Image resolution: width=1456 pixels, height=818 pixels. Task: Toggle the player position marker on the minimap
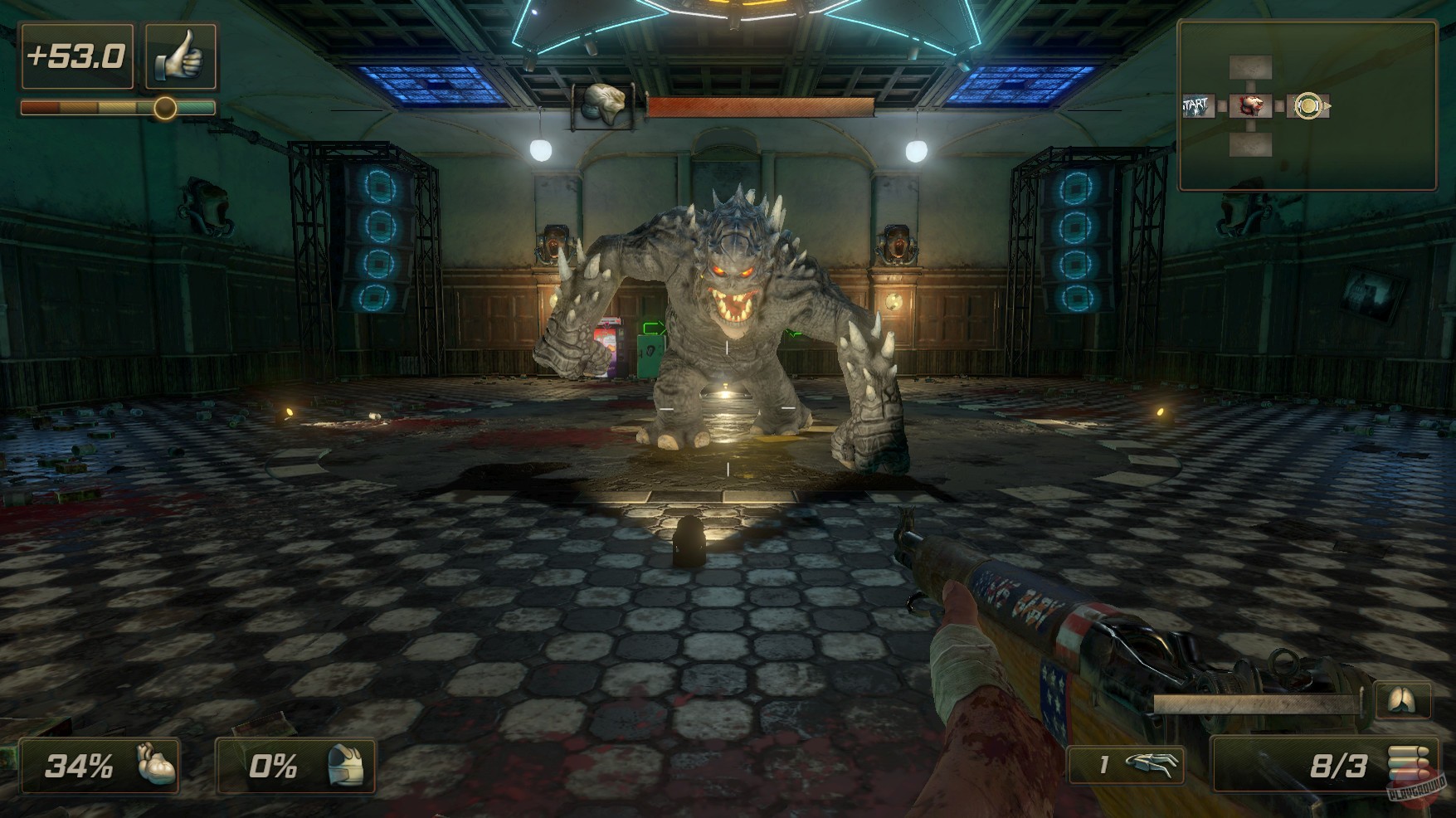1309,106
